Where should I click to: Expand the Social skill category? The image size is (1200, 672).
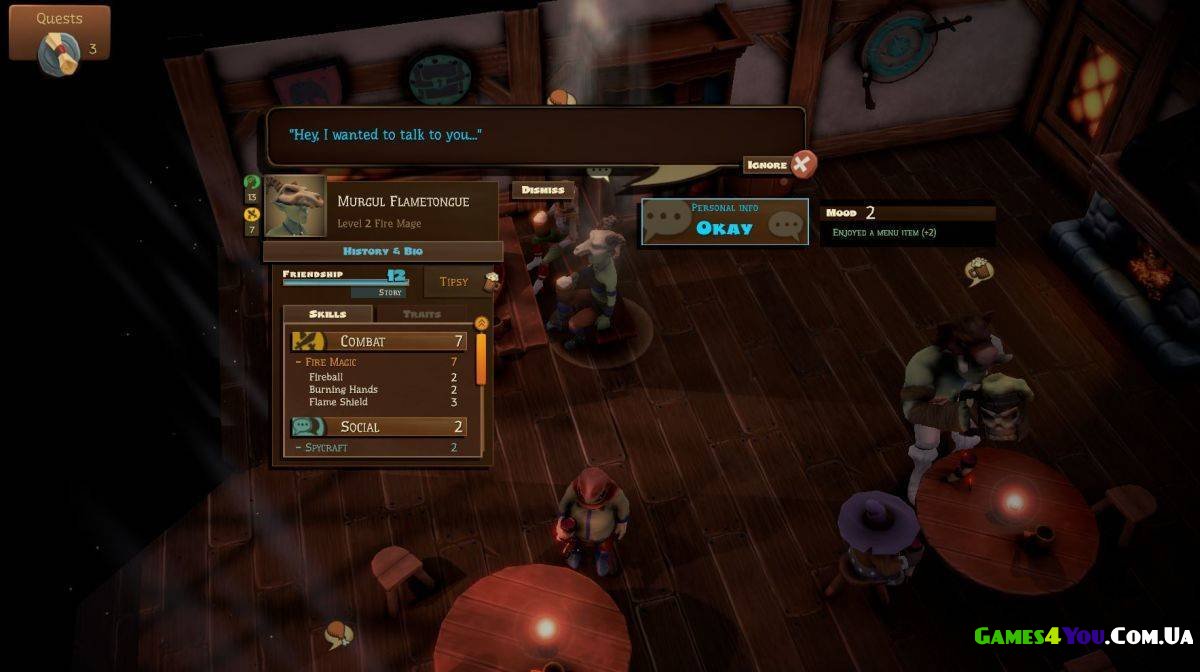tap(379, 427)
